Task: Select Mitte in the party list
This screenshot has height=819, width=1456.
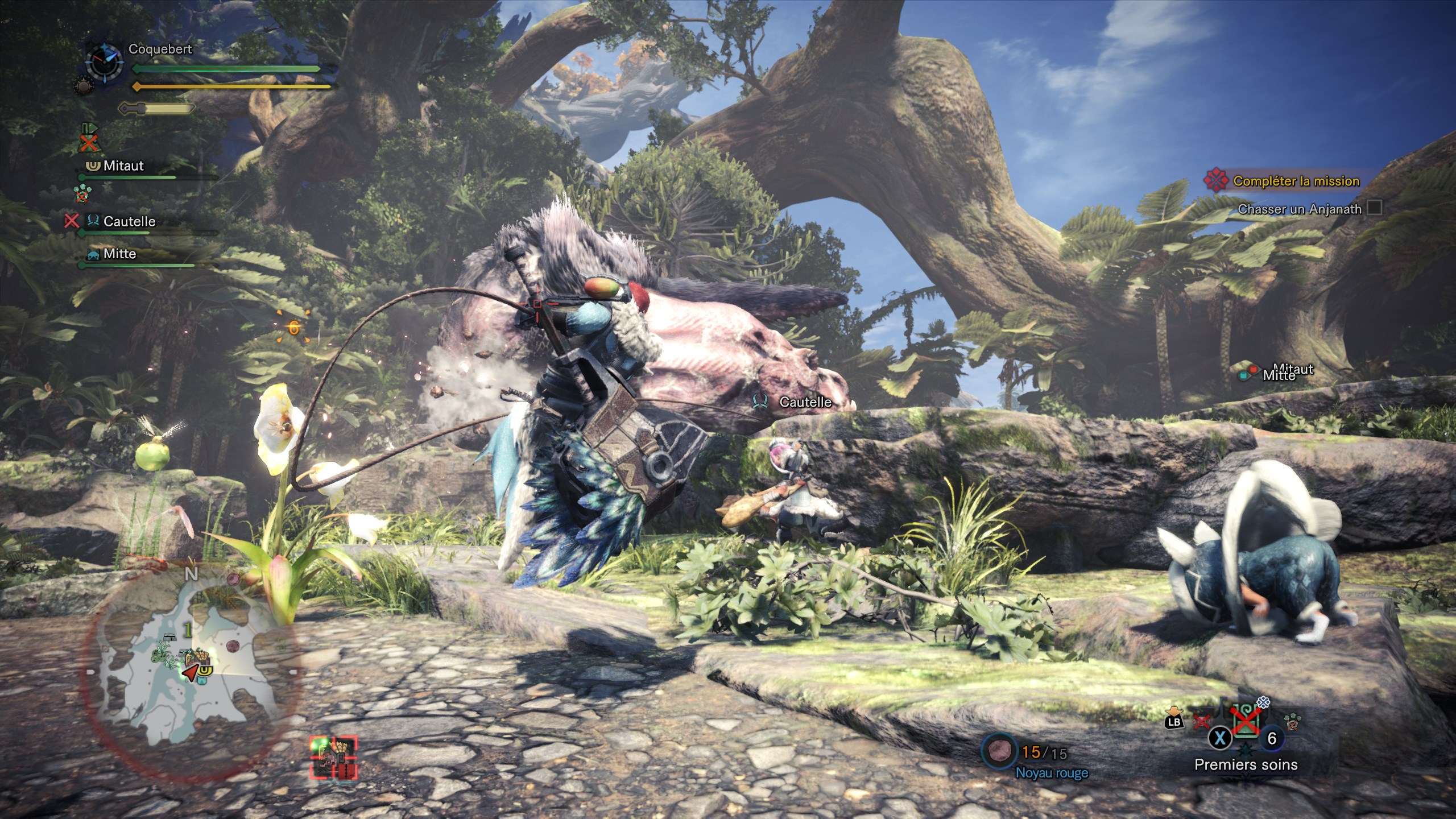Action: 119,254
